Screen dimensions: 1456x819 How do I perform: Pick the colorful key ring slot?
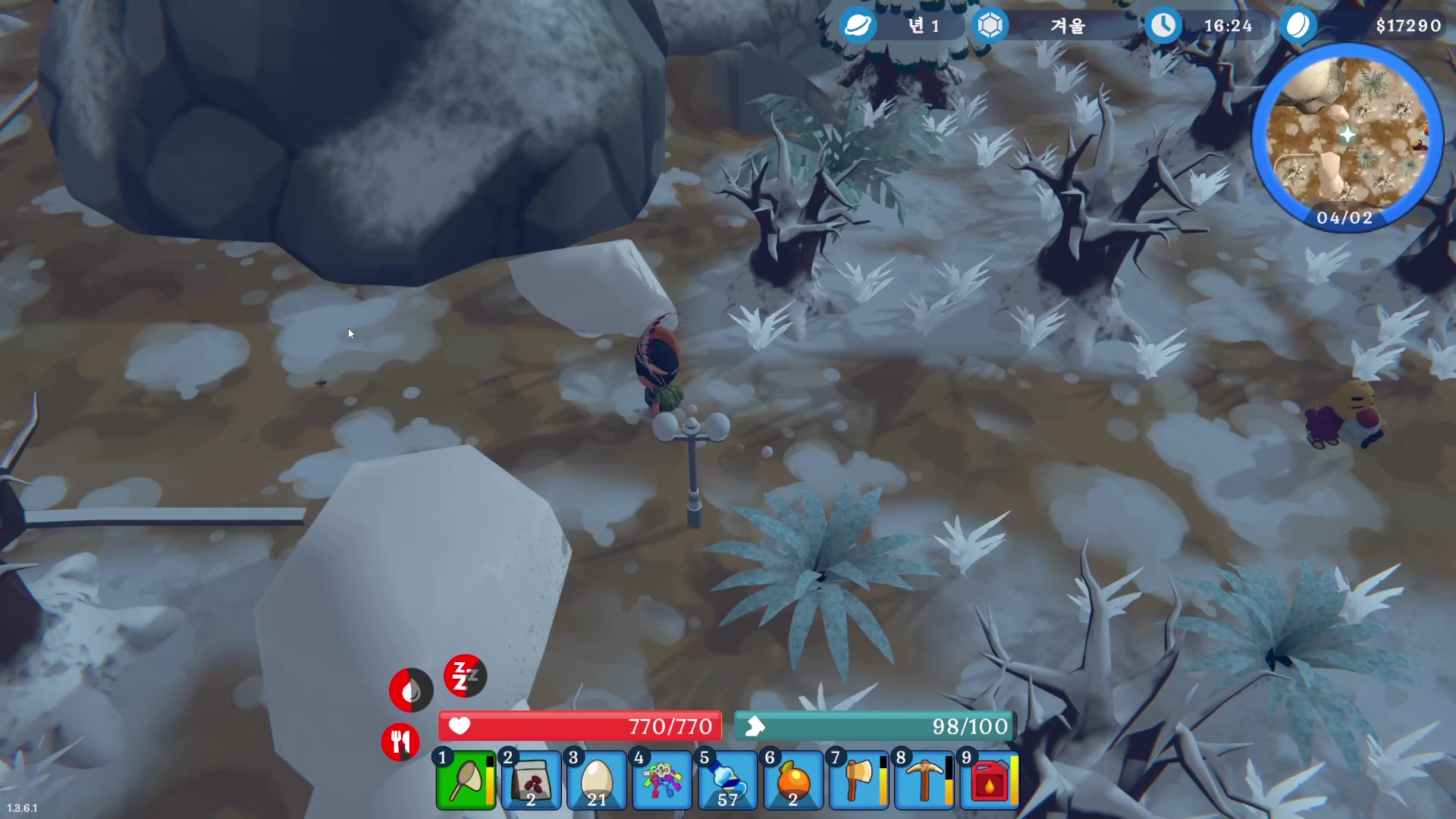coord(661,780)
